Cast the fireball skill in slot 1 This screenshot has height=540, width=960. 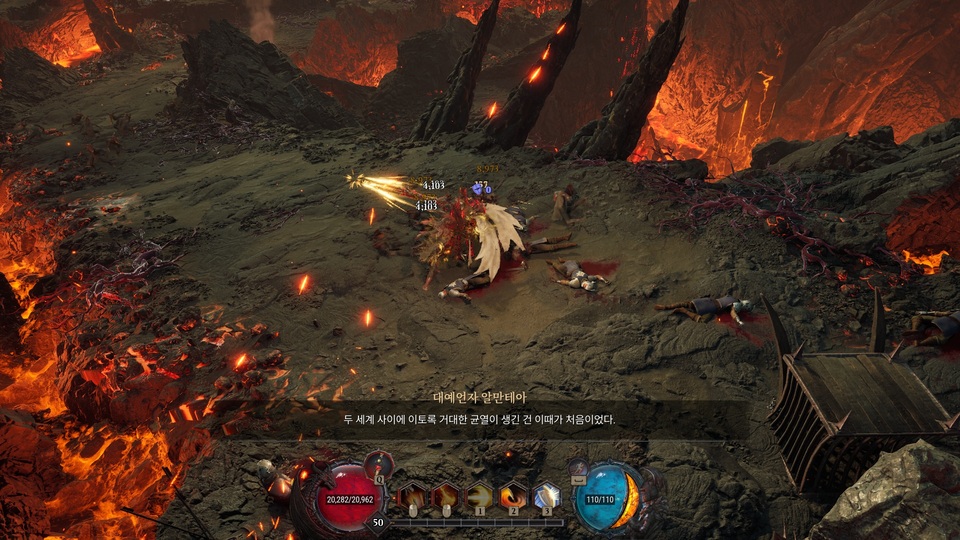point(480,495)
